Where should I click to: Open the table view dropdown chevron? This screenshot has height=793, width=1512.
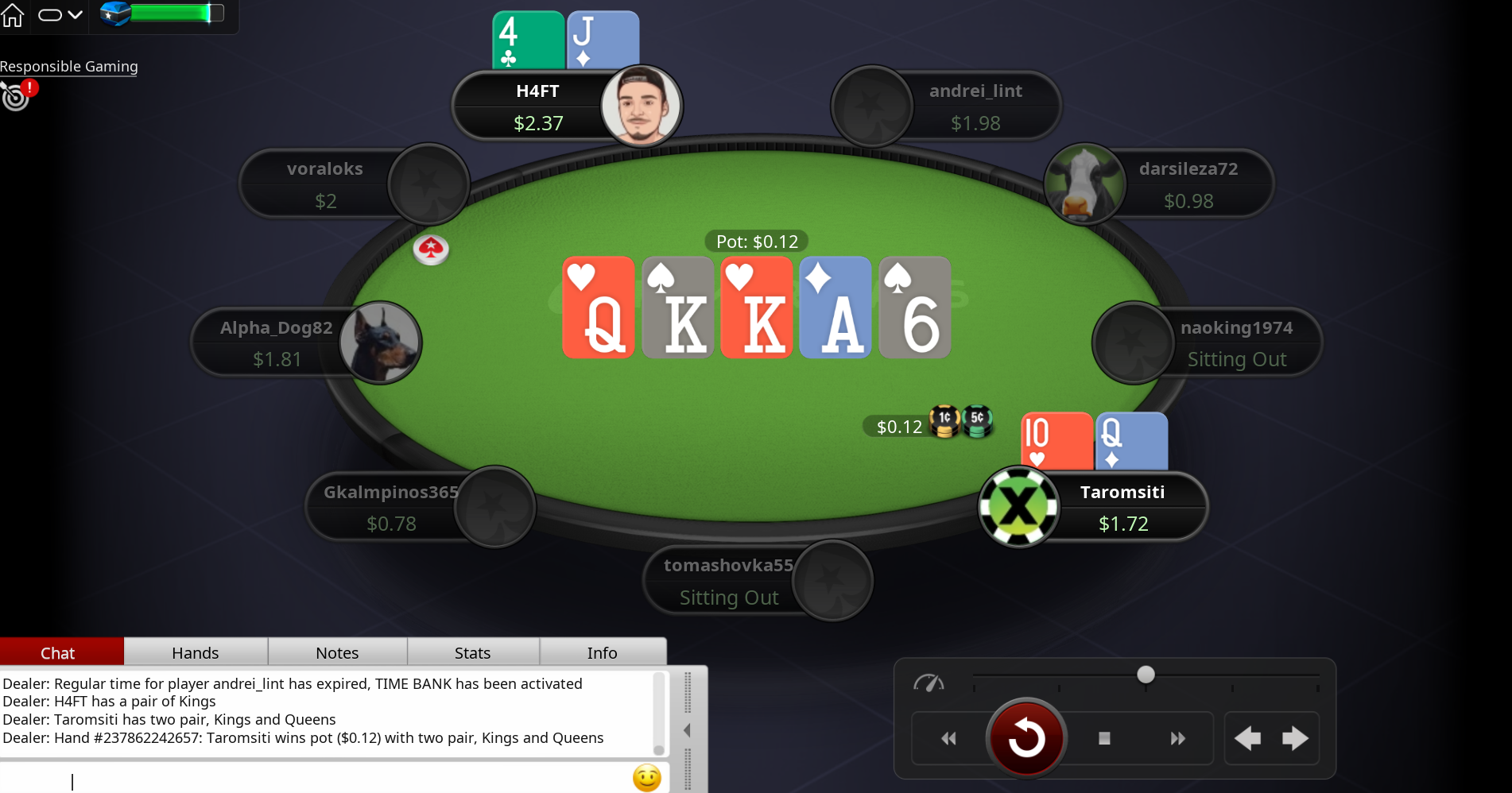click(x=77, y=15)
